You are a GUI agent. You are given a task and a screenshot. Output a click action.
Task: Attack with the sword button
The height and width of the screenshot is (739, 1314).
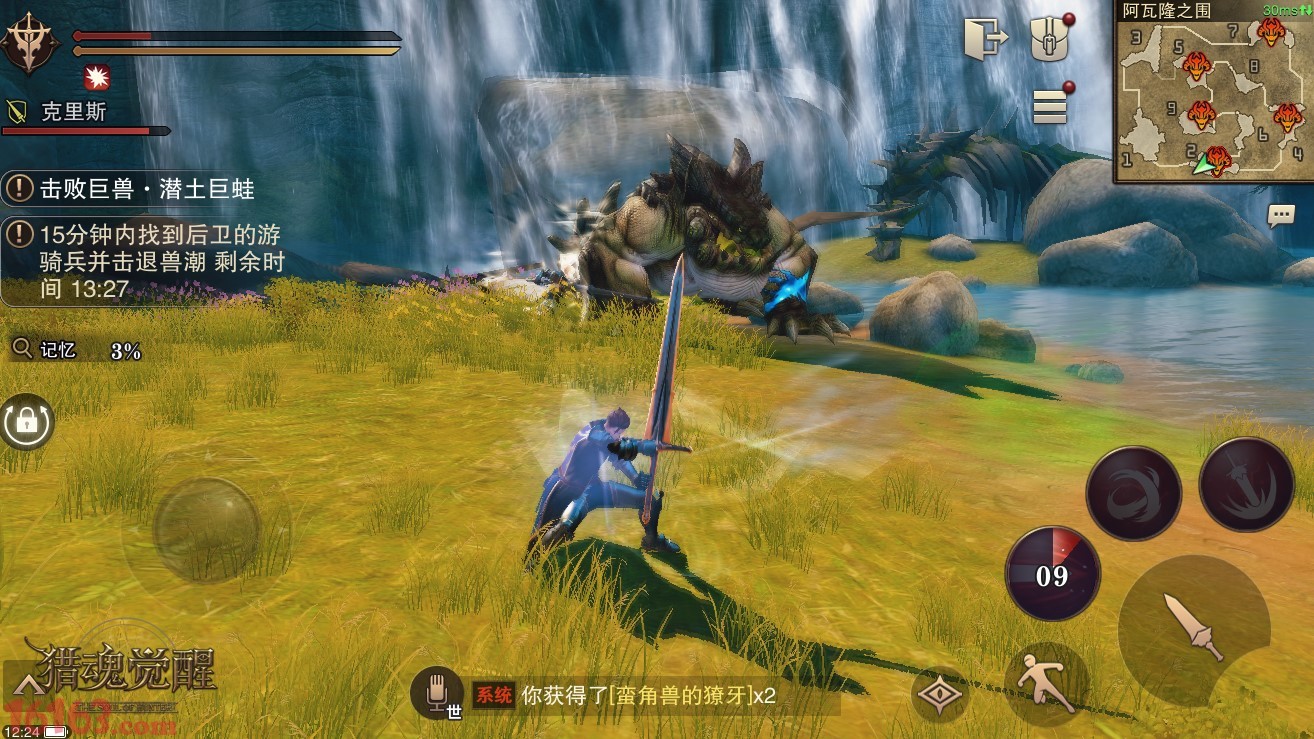coord(1195,624)
